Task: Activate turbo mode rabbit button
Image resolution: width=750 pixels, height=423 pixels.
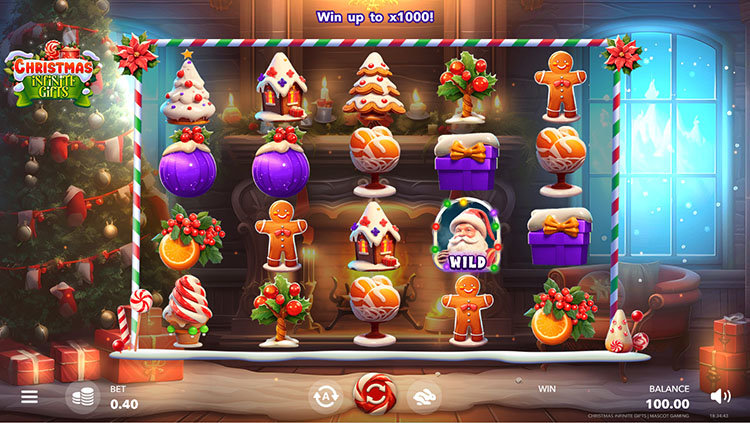Action: click(425, 395)
